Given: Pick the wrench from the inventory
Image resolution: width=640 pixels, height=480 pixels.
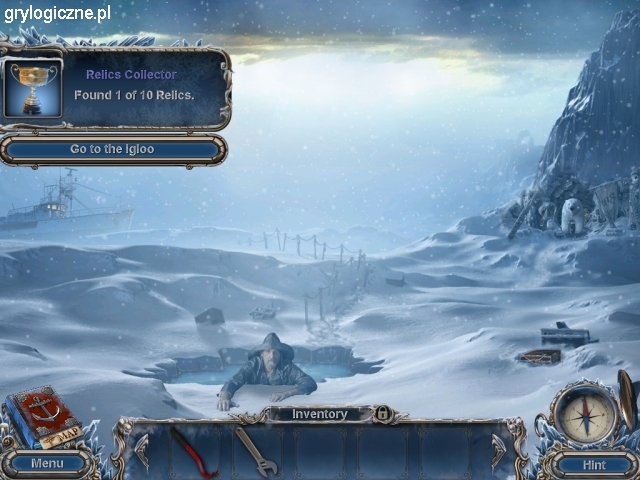Looking at the screenshot, I should 256,450.
